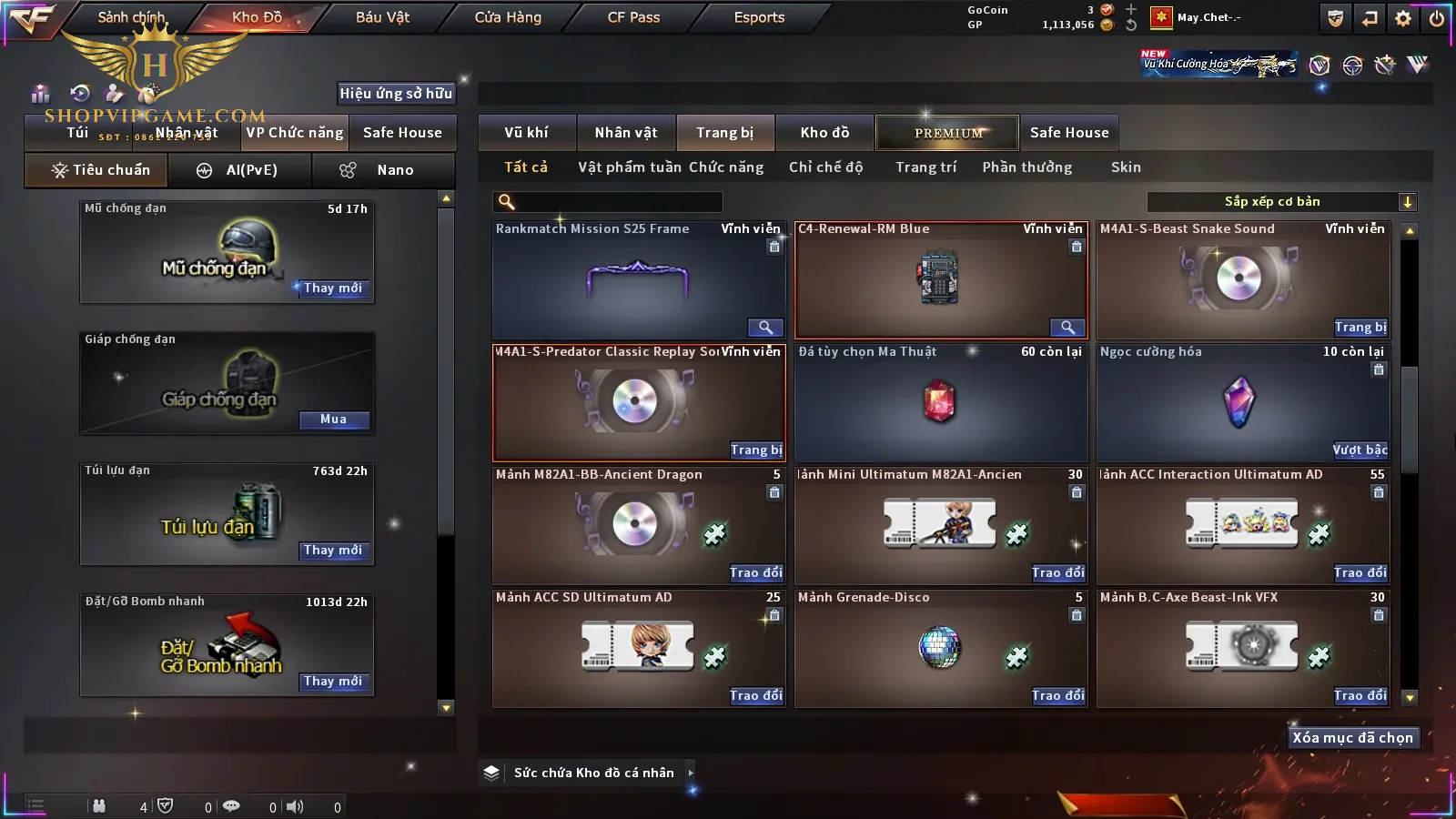Viewport: 1456px width, 819px height.
Task: Expand Sức chứa Kho đồ cá nhân
Action: (691, 773)
